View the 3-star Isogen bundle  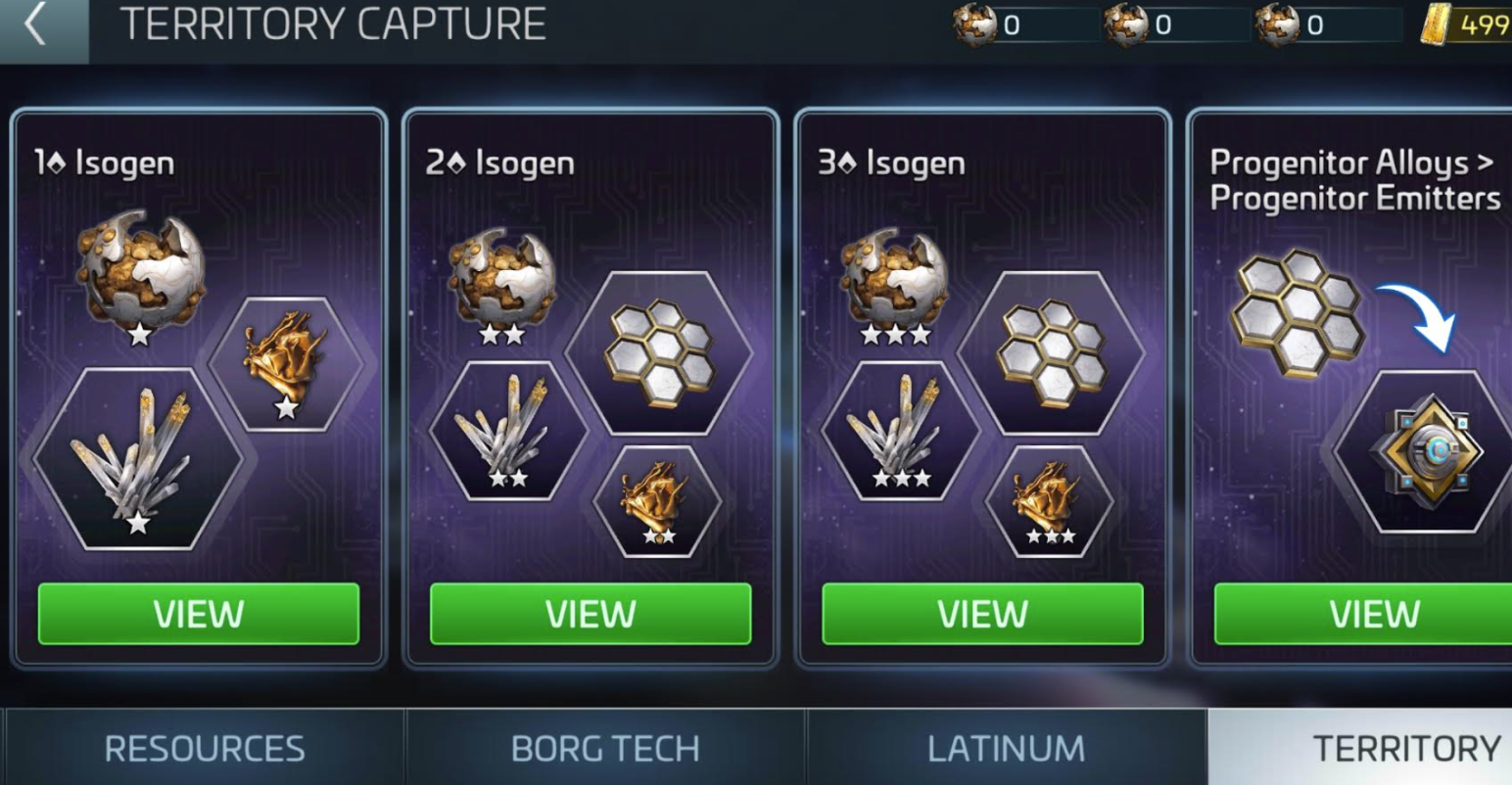coord(982,614)
